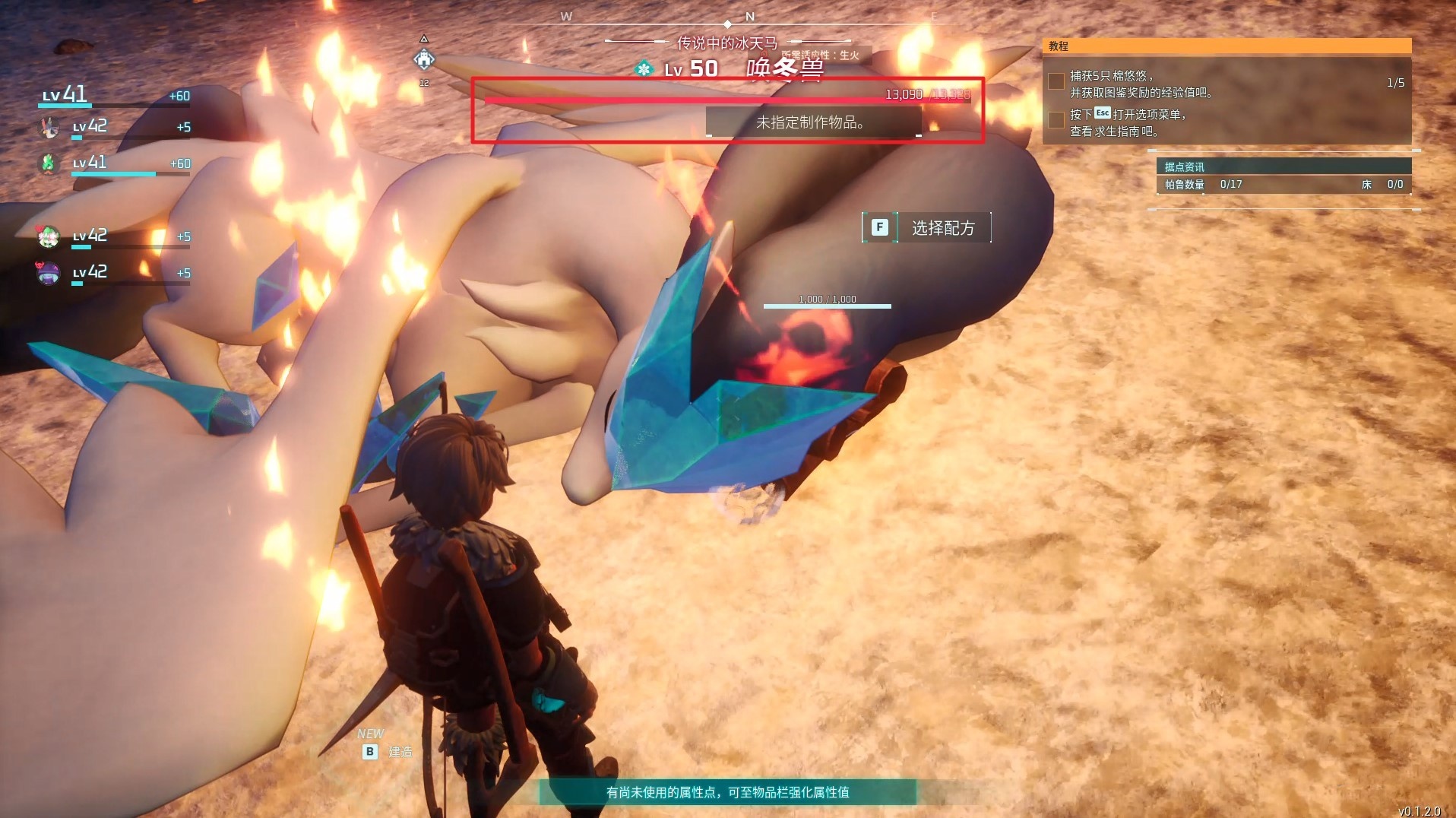The width and height of the screenshot is (1456, 818).
Task: Open the 教程 tutorial panel header
Action: (x=1227, y=46)
